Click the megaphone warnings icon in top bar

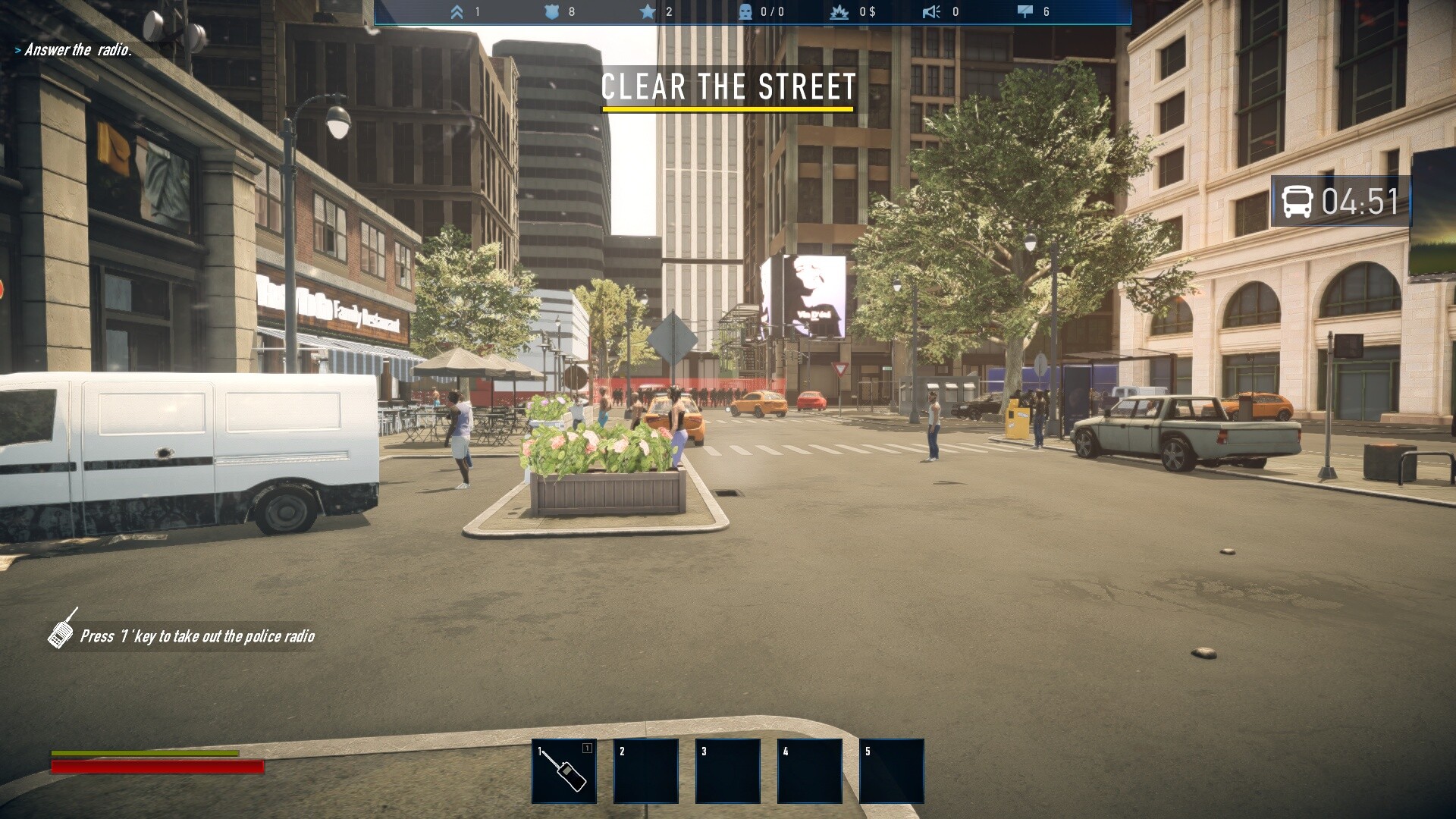pos(931,11)
